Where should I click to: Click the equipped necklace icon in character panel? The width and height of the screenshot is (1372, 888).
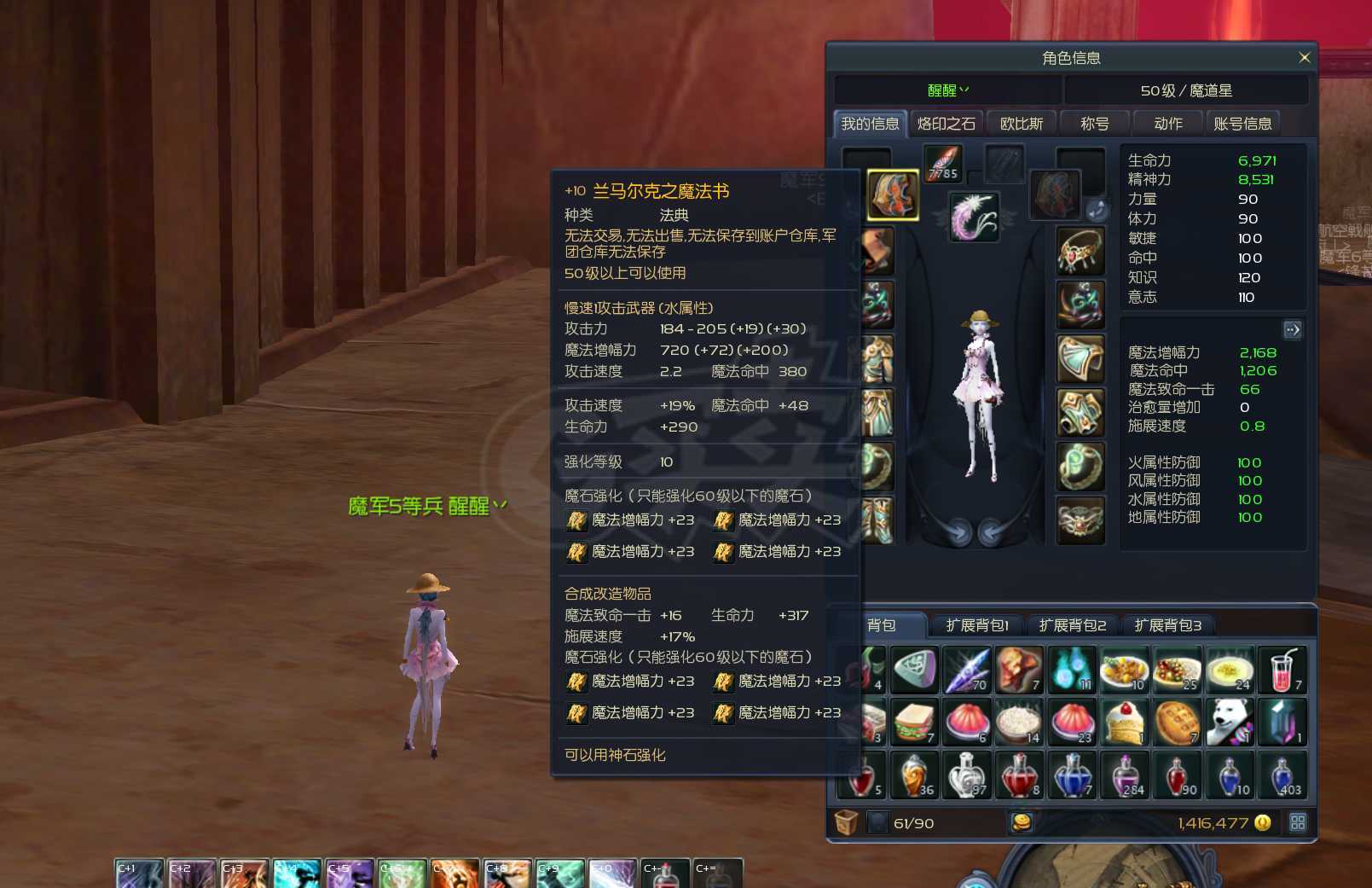[1080, 250]
